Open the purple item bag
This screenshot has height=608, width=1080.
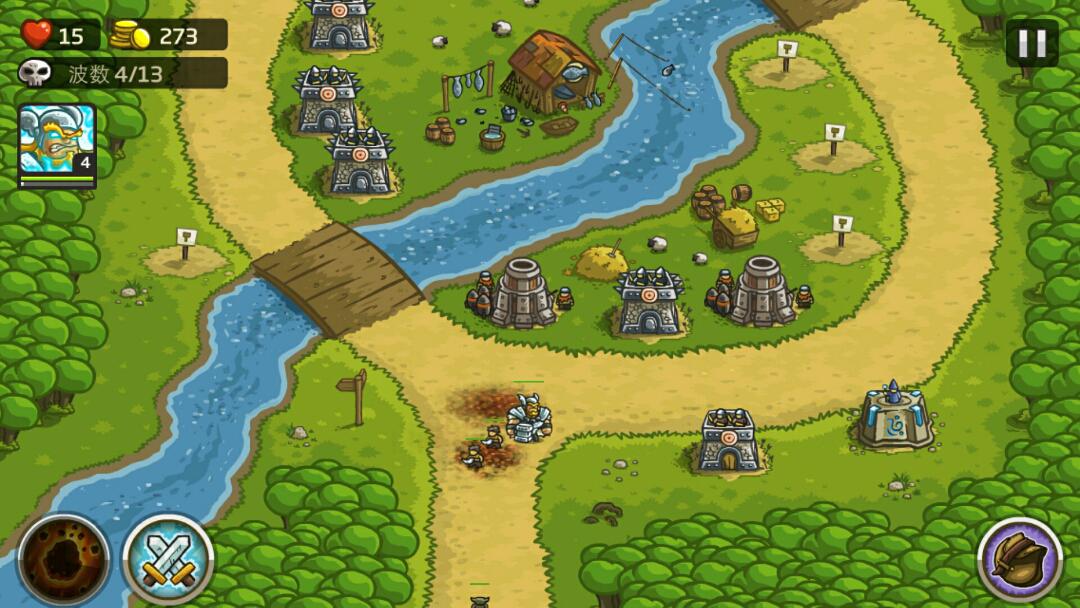coord(1020,560)
